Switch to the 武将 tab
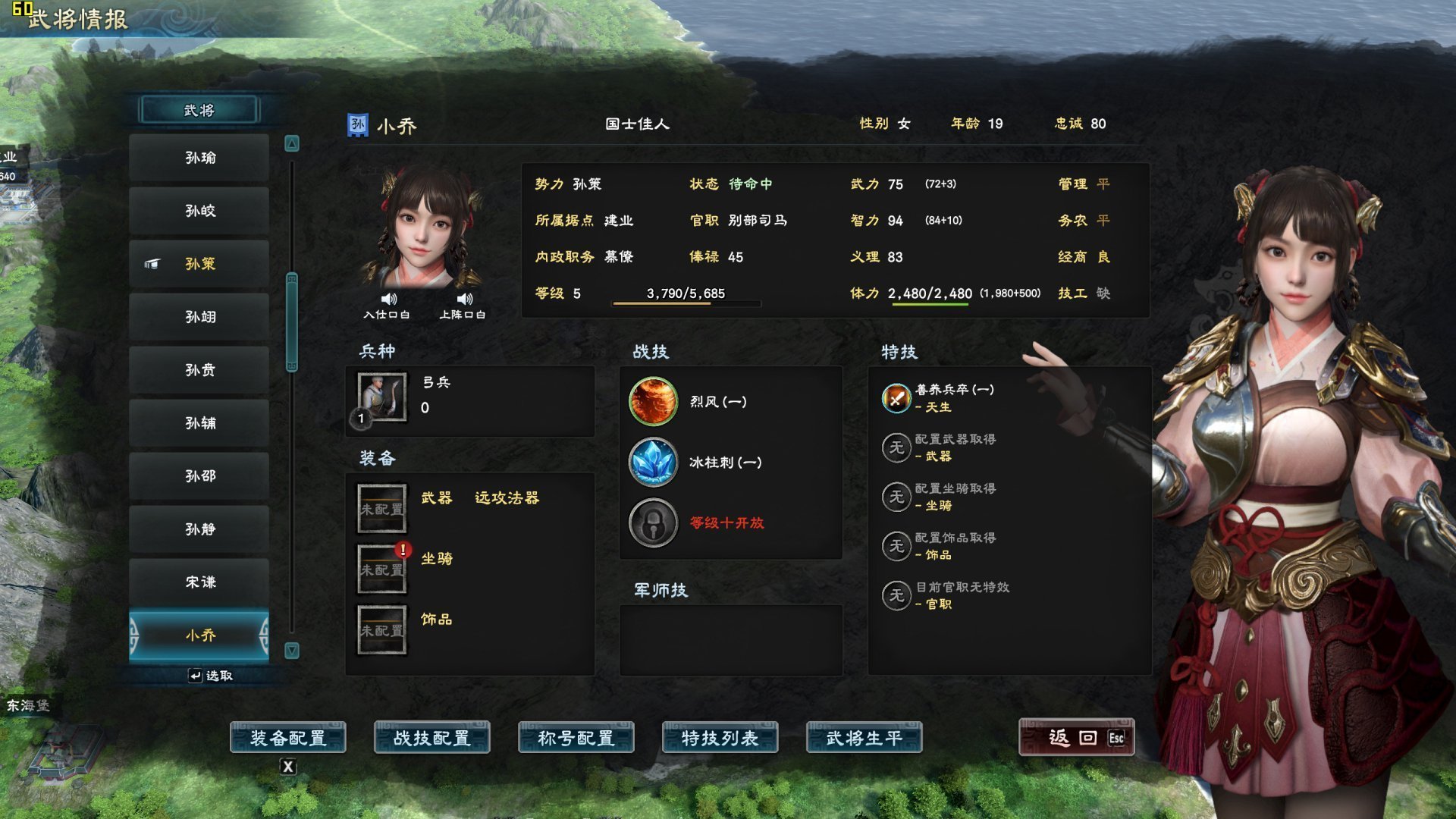 pos(199,109)
